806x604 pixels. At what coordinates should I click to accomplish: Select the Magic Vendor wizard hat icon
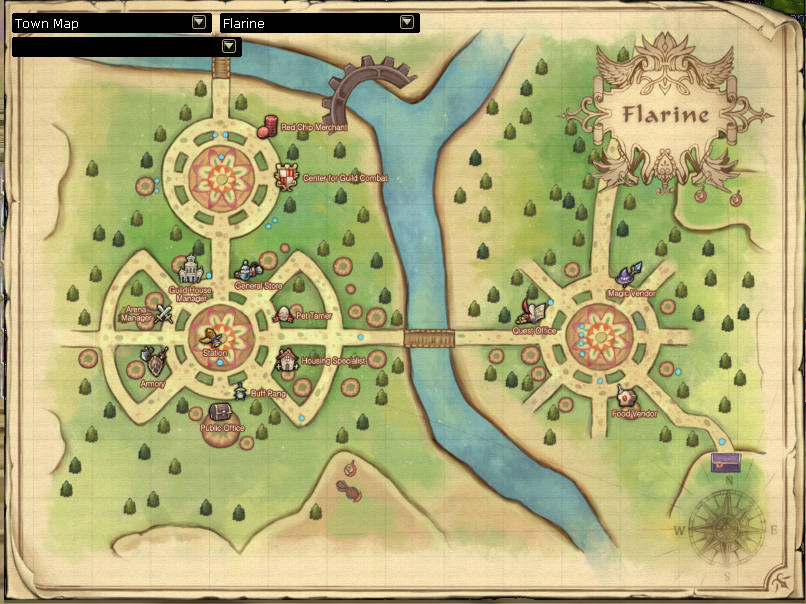point(626,275)
